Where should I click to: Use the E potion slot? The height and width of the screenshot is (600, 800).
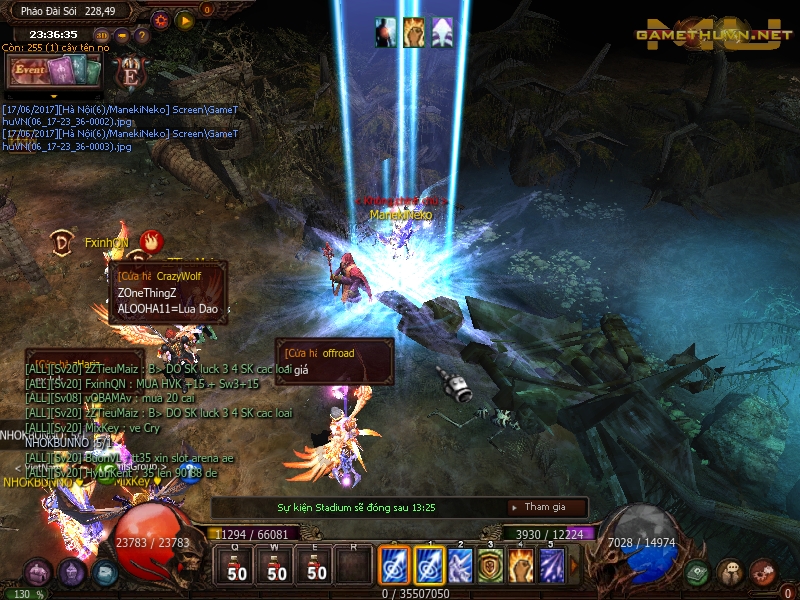(317, 567)
